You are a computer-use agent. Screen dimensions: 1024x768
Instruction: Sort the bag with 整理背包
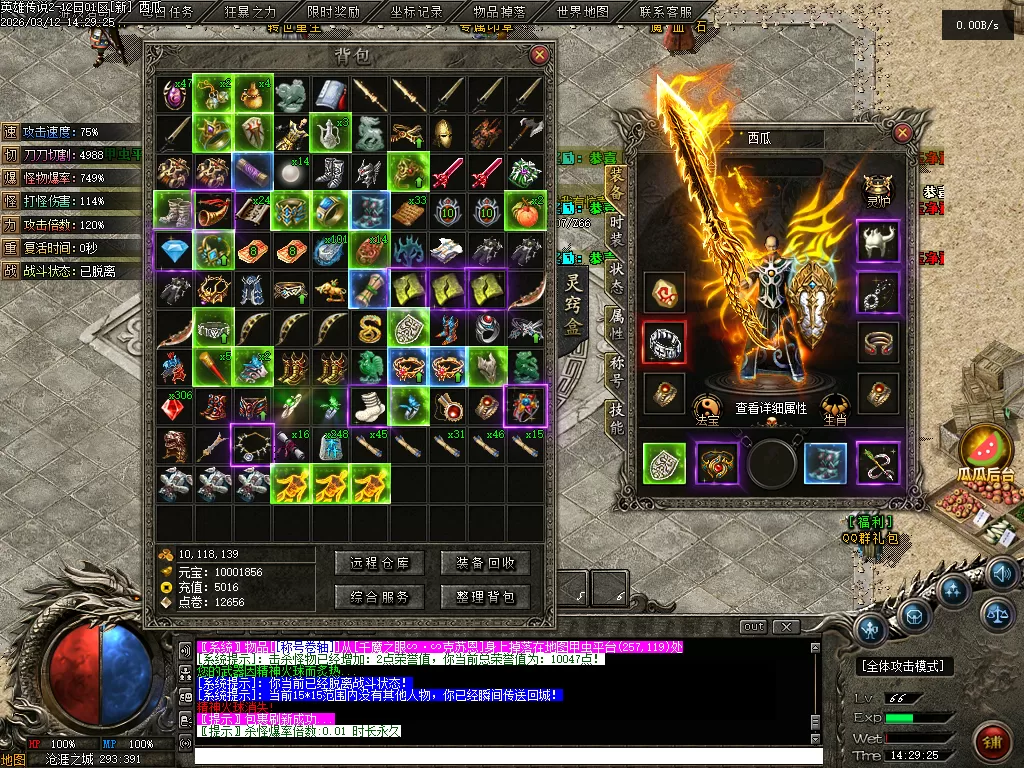point(485,597)
